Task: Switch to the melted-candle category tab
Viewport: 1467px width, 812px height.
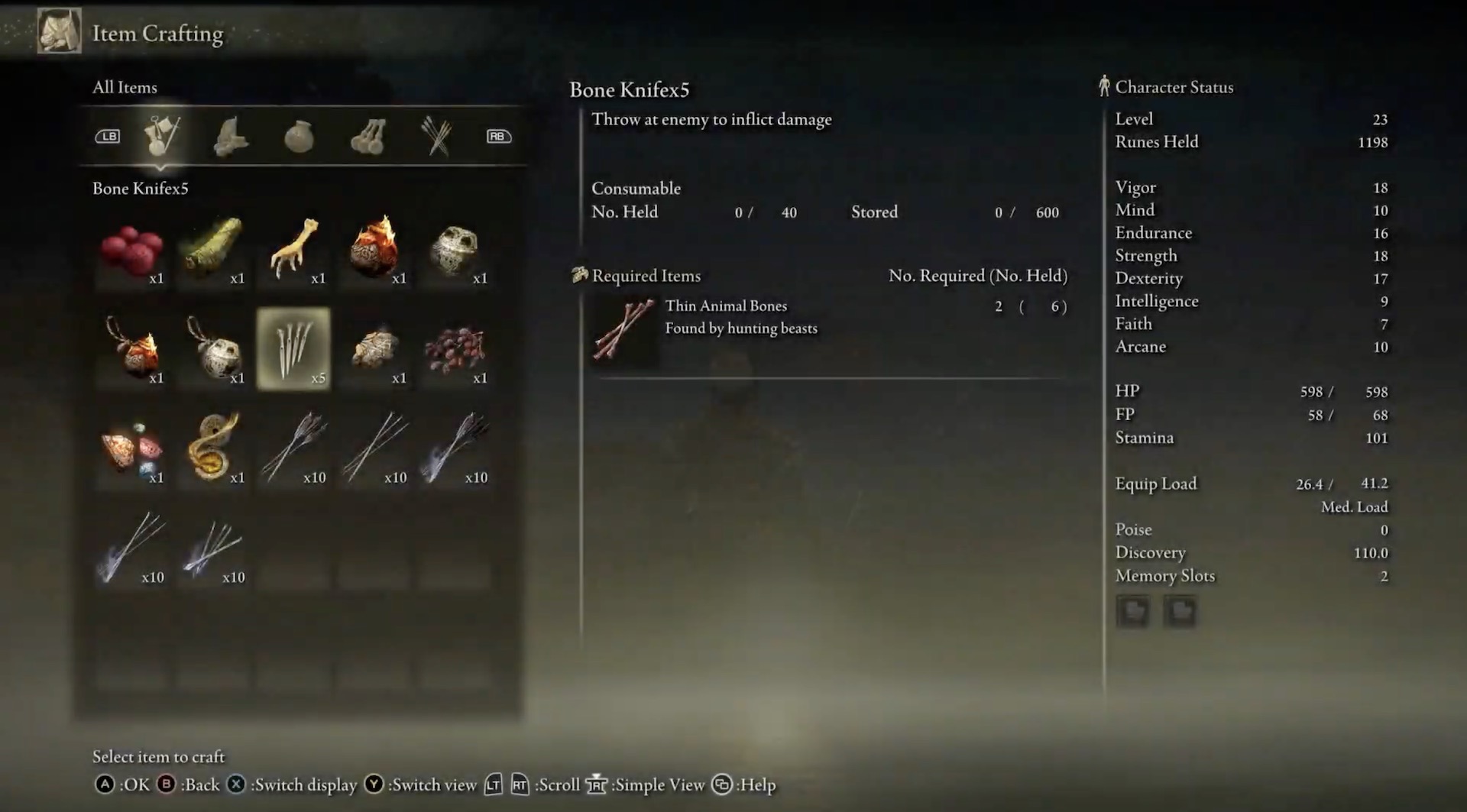Action: pos(230,137)
